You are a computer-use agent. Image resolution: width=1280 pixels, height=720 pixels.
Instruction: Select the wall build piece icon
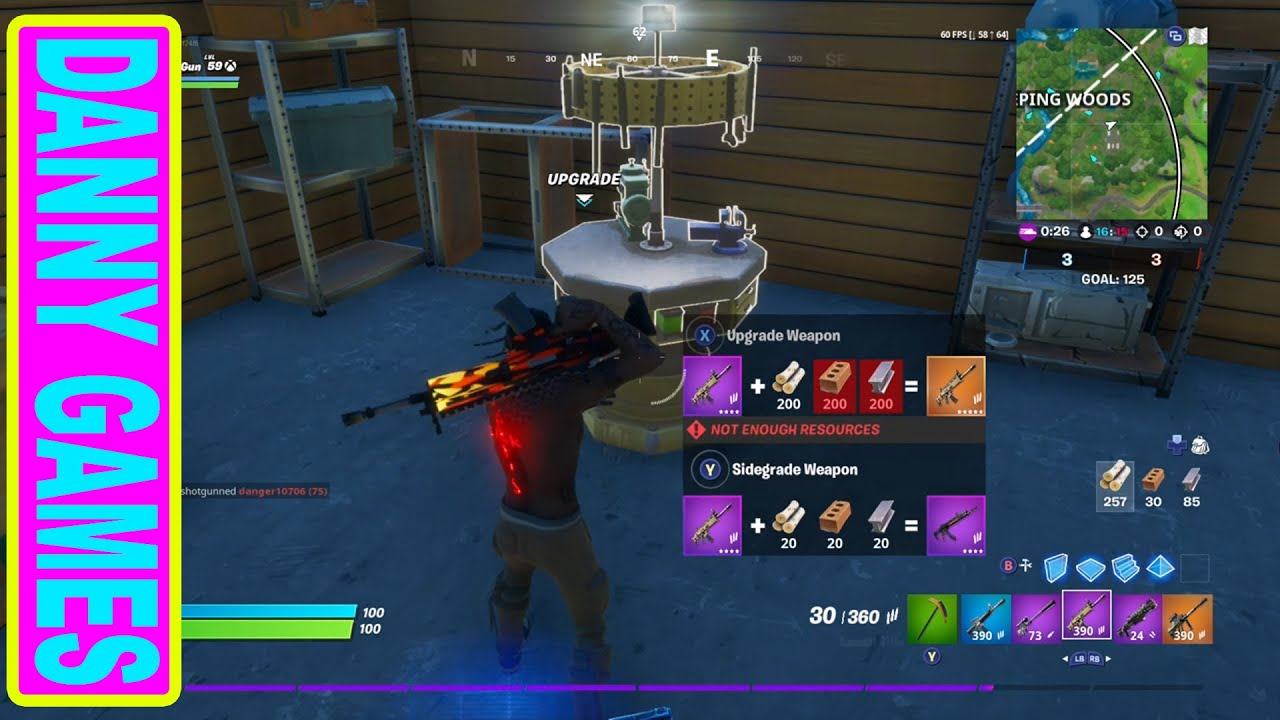1054,566
